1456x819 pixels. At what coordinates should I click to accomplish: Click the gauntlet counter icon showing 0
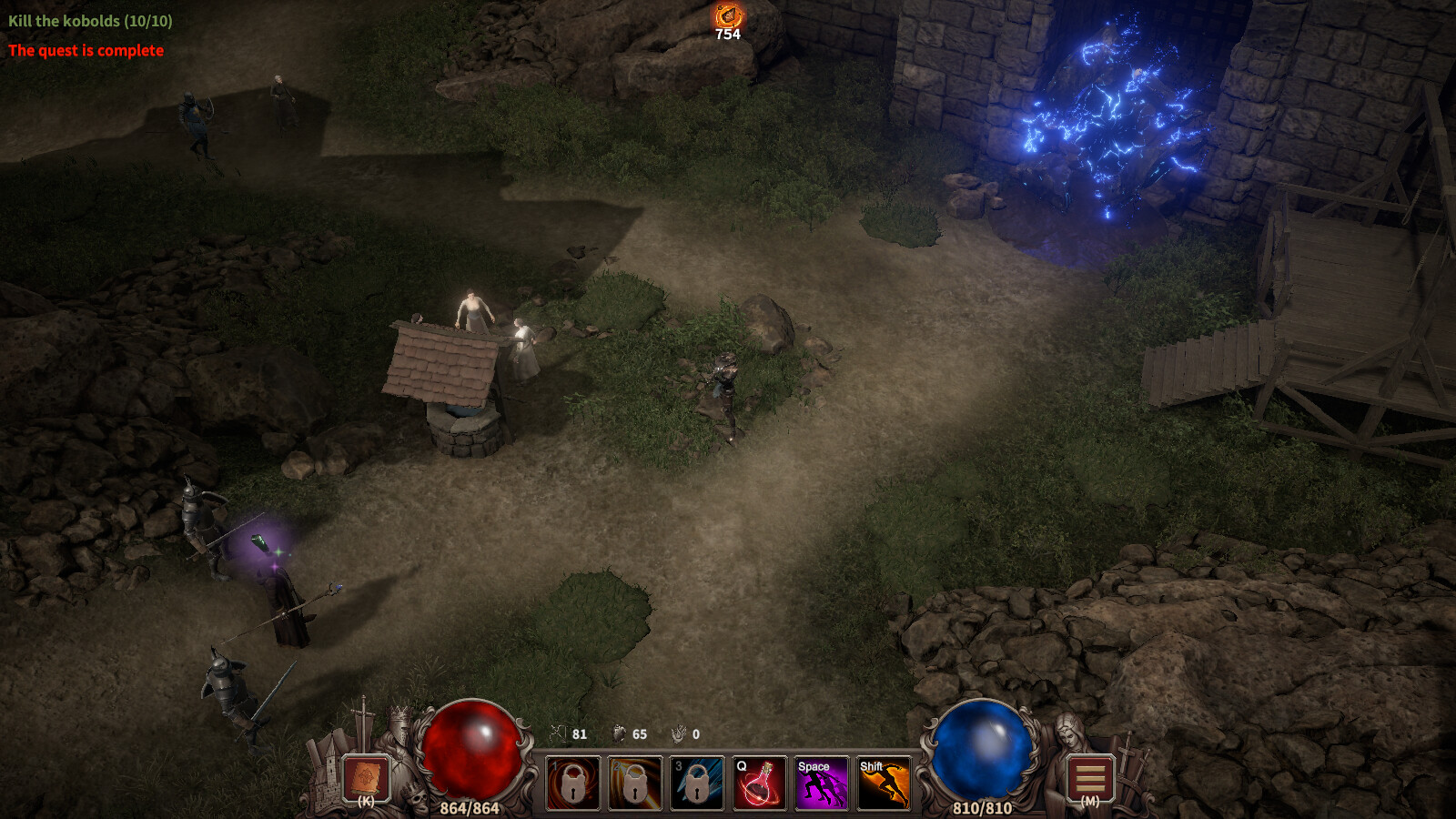coord(680,732)
